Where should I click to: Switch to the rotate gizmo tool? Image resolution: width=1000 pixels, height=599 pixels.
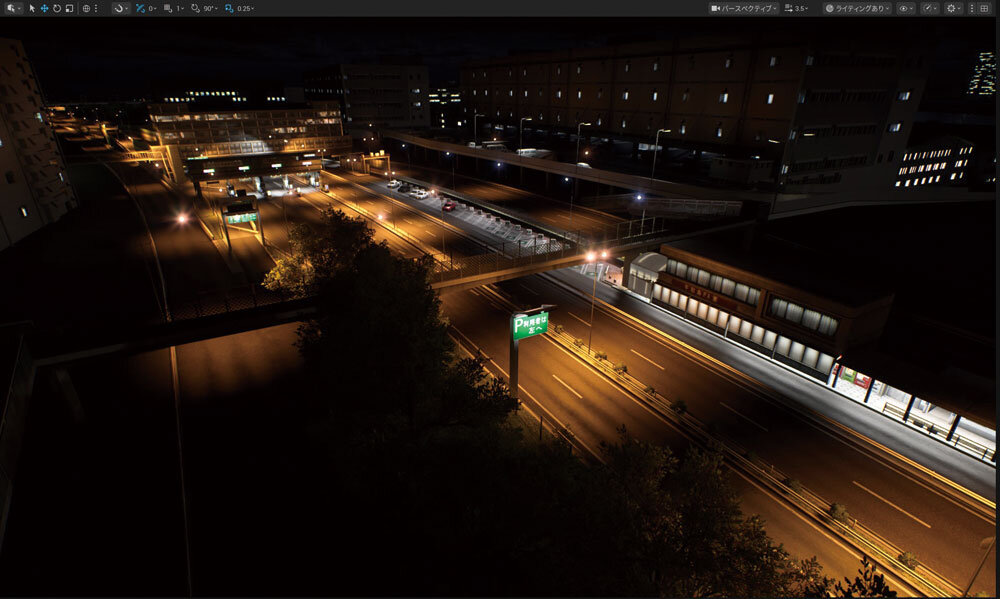coord(56,8)
